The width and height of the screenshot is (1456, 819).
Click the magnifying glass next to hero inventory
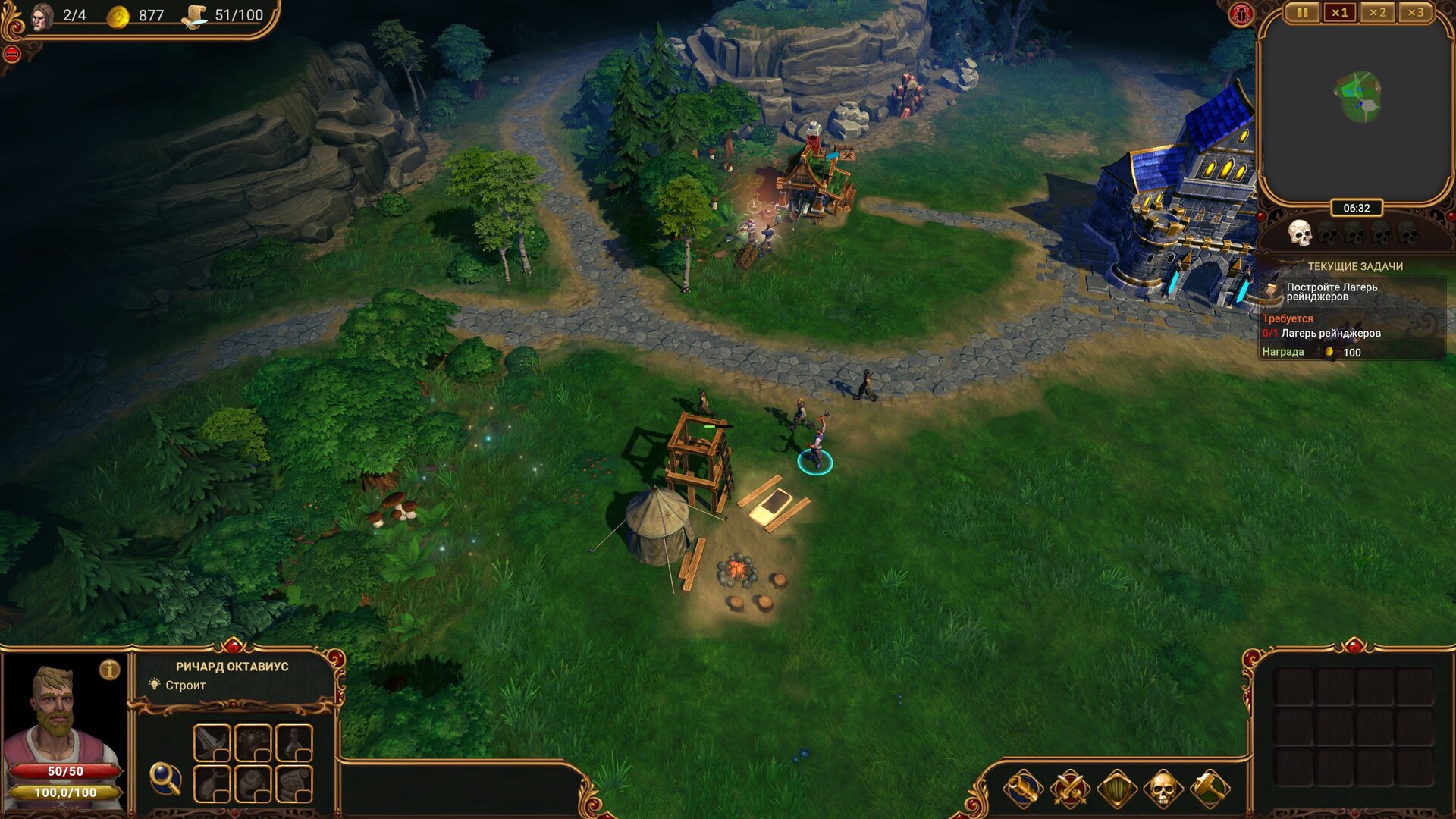coord(165,778)
